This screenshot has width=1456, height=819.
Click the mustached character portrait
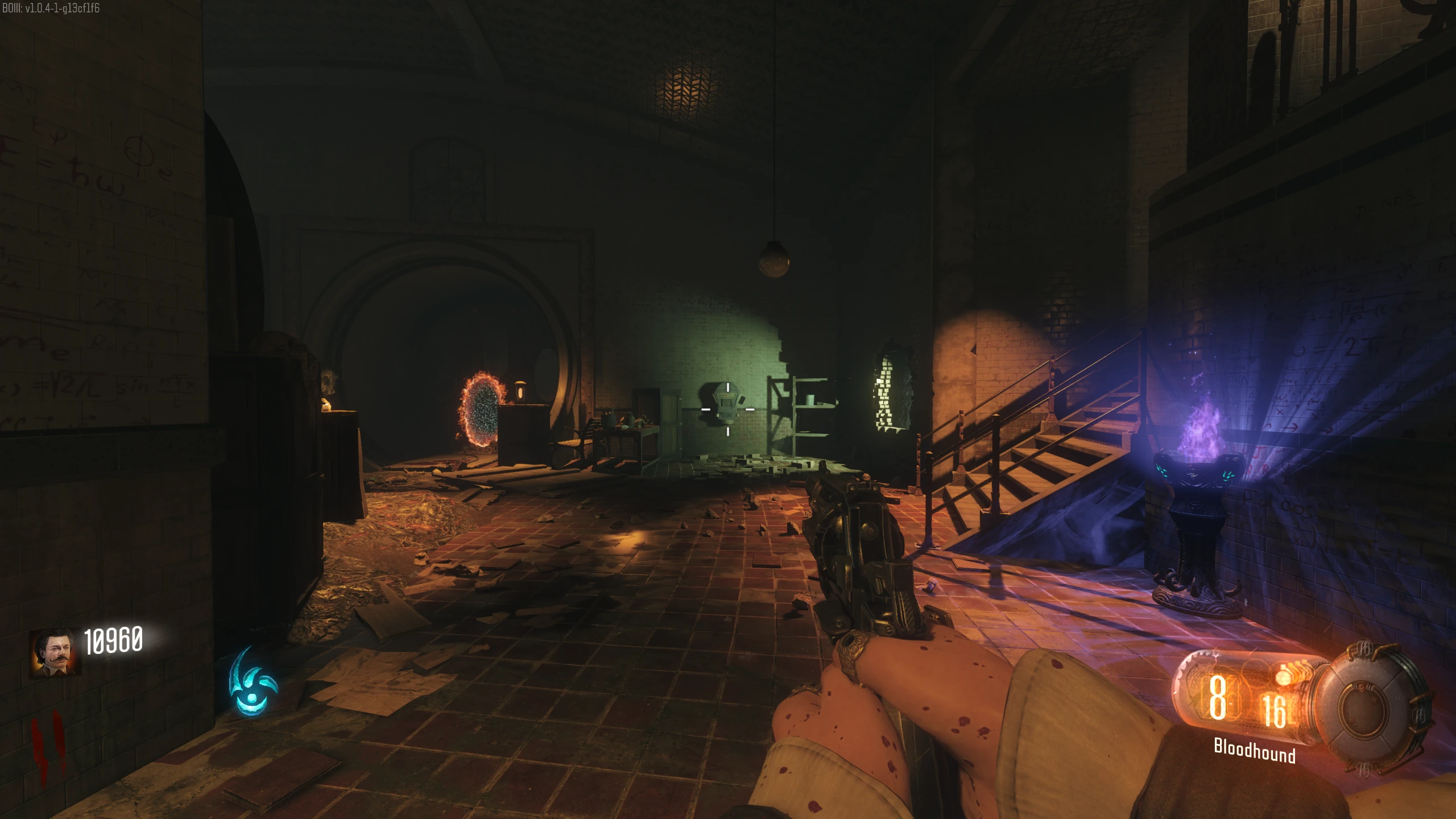55,652
